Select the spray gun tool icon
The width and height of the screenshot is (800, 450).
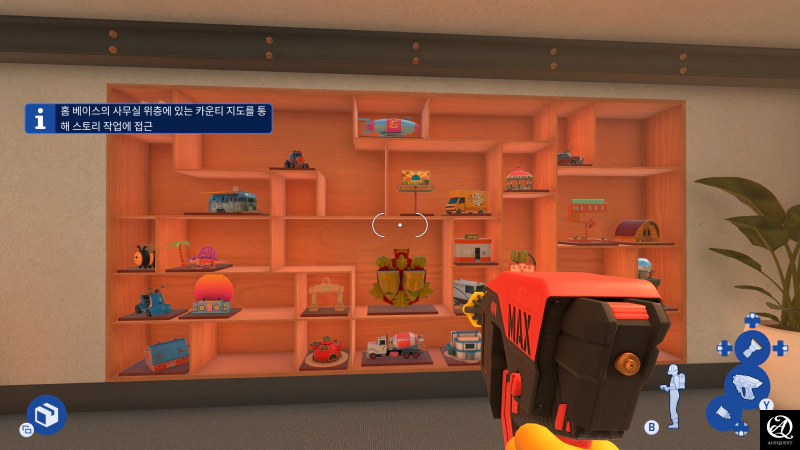click(746, 385)
